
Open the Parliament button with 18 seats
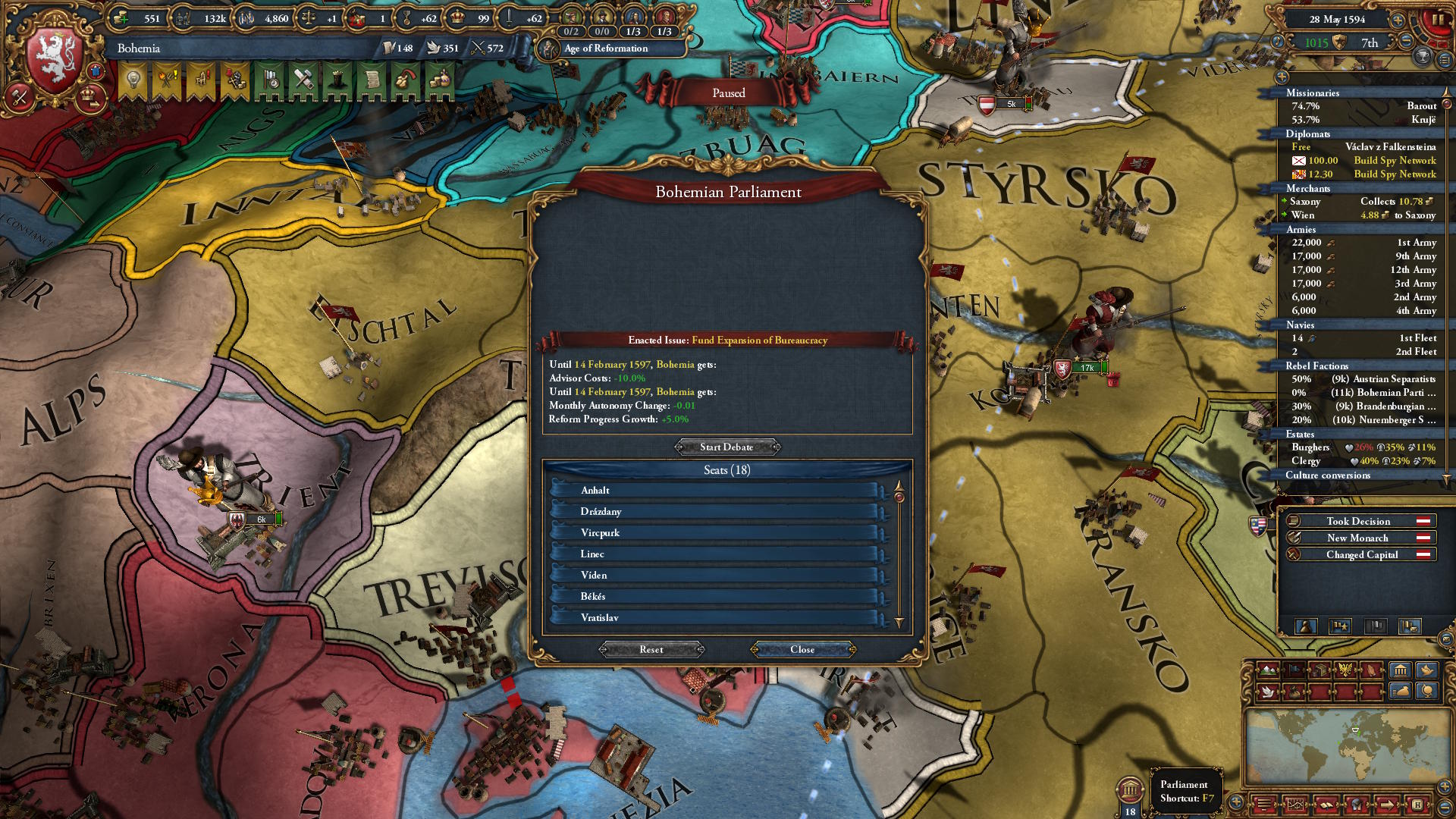pos(1130,791)
